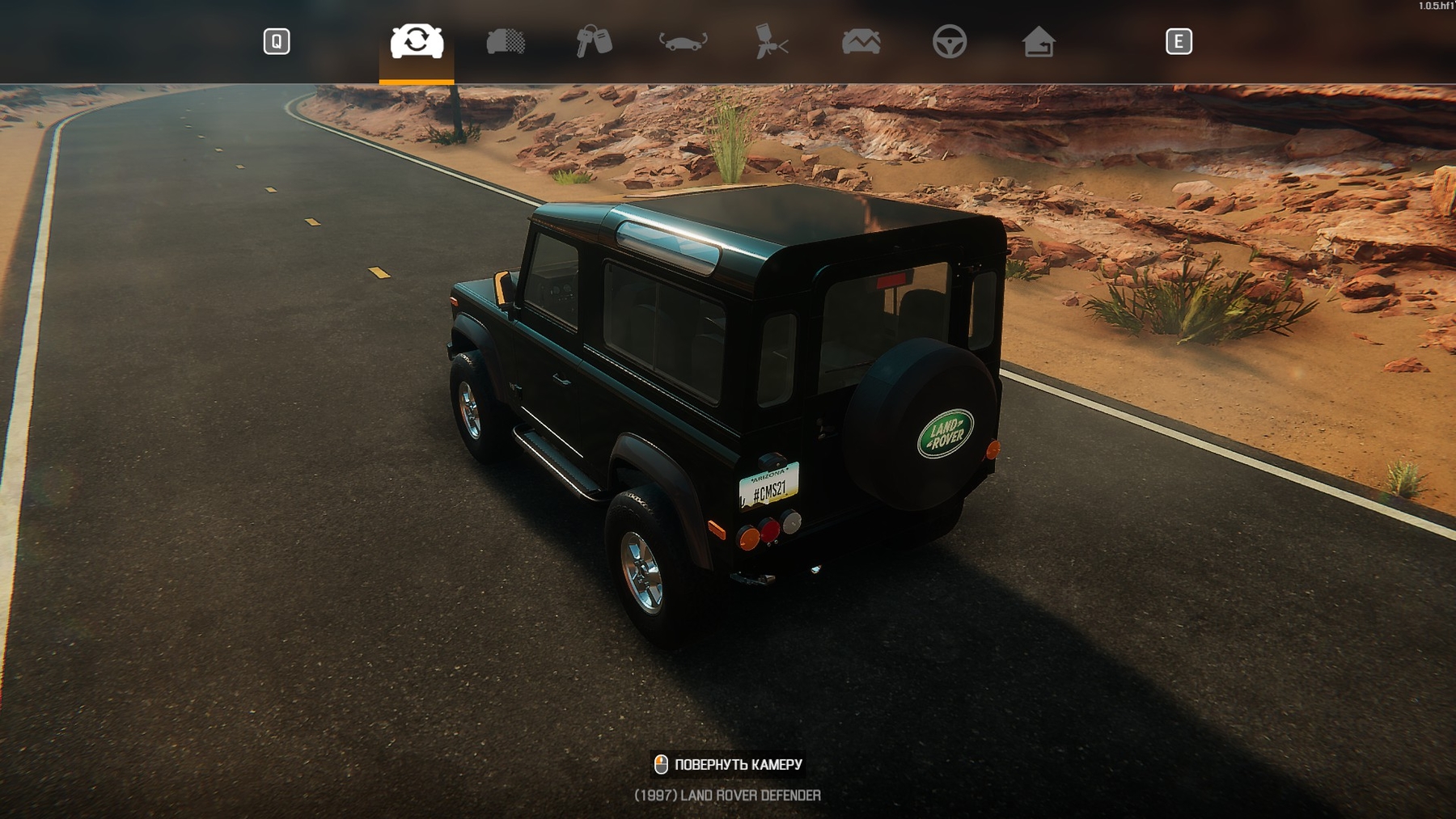
Task: Choose the paint spray gun tab
Action: [771, 41]
